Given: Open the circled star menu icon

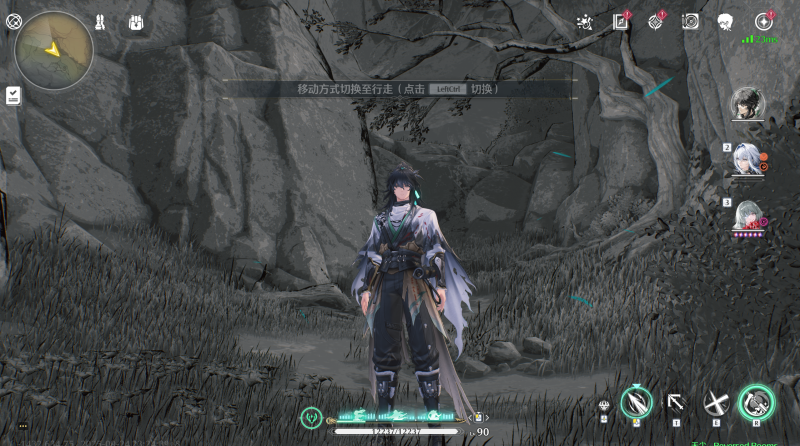Looking at the screenshot, I should pyautogui.click(x=764, y=21).
